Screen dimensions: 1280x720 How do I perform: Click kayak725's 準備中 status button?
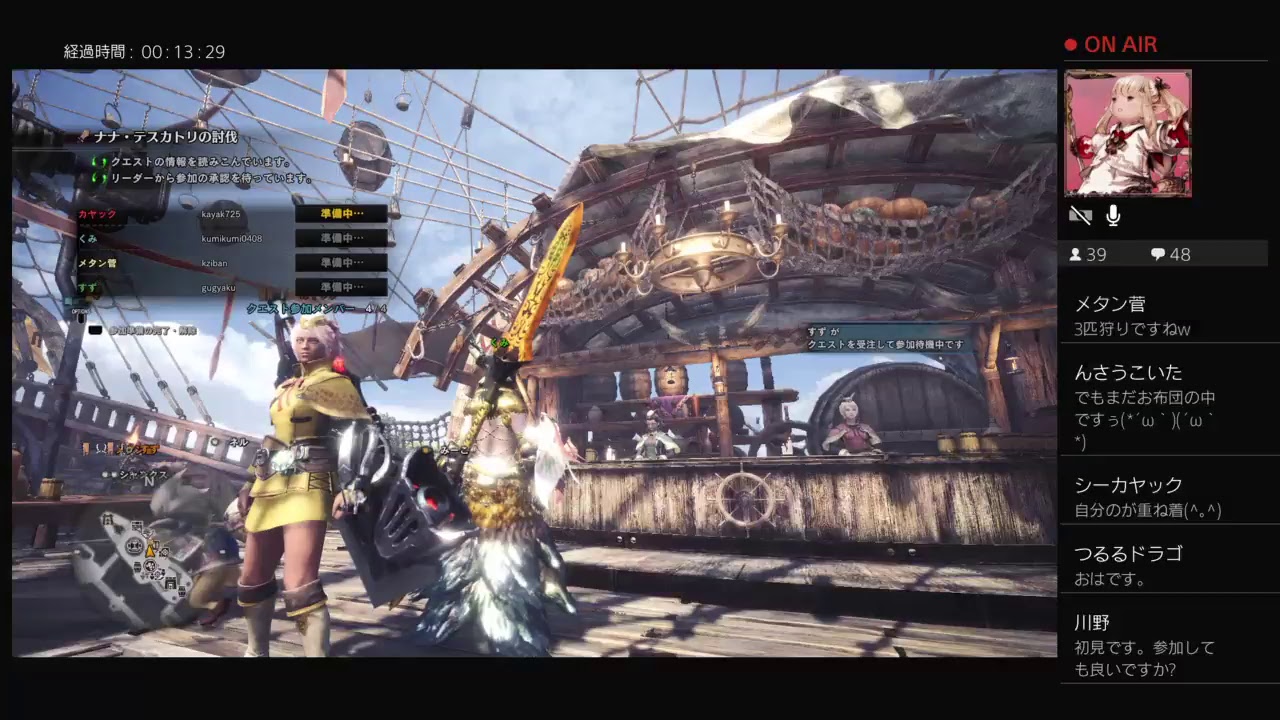point(340,214)
